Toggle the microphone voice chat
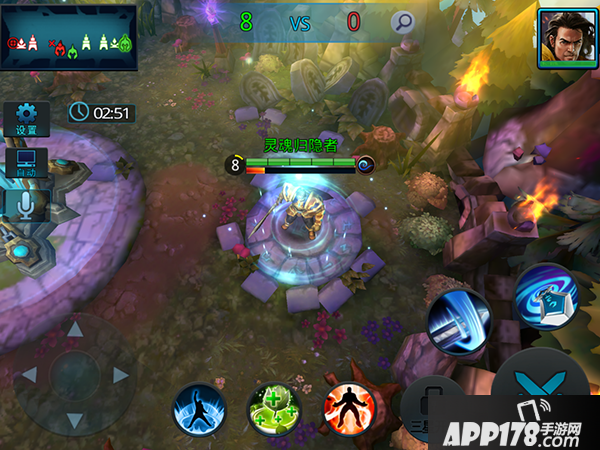The image size is (600, 450). 26,204
